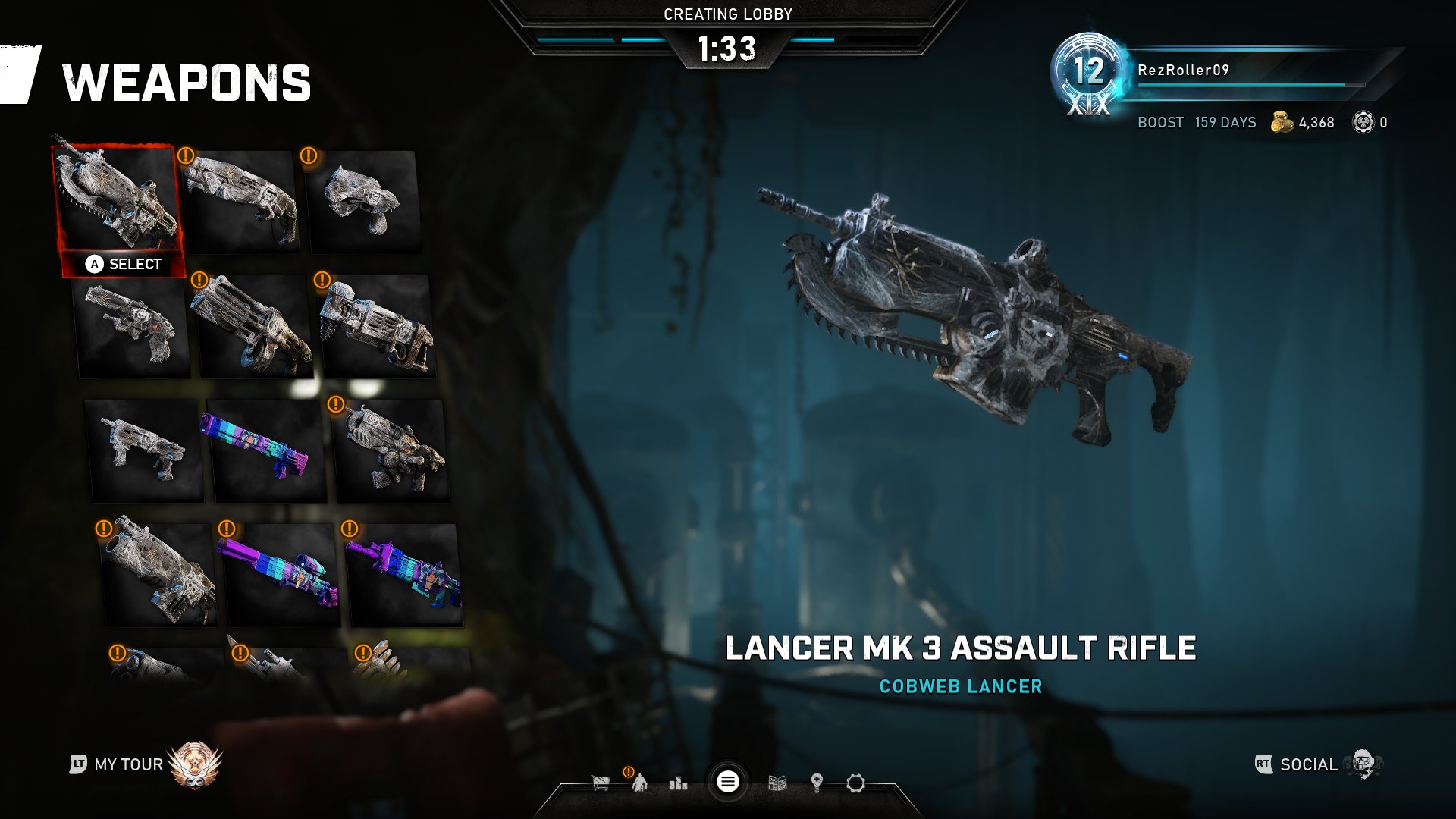The image size is (1456, 819).
Task: Open My Tour
Action: (x=128, y=764)
